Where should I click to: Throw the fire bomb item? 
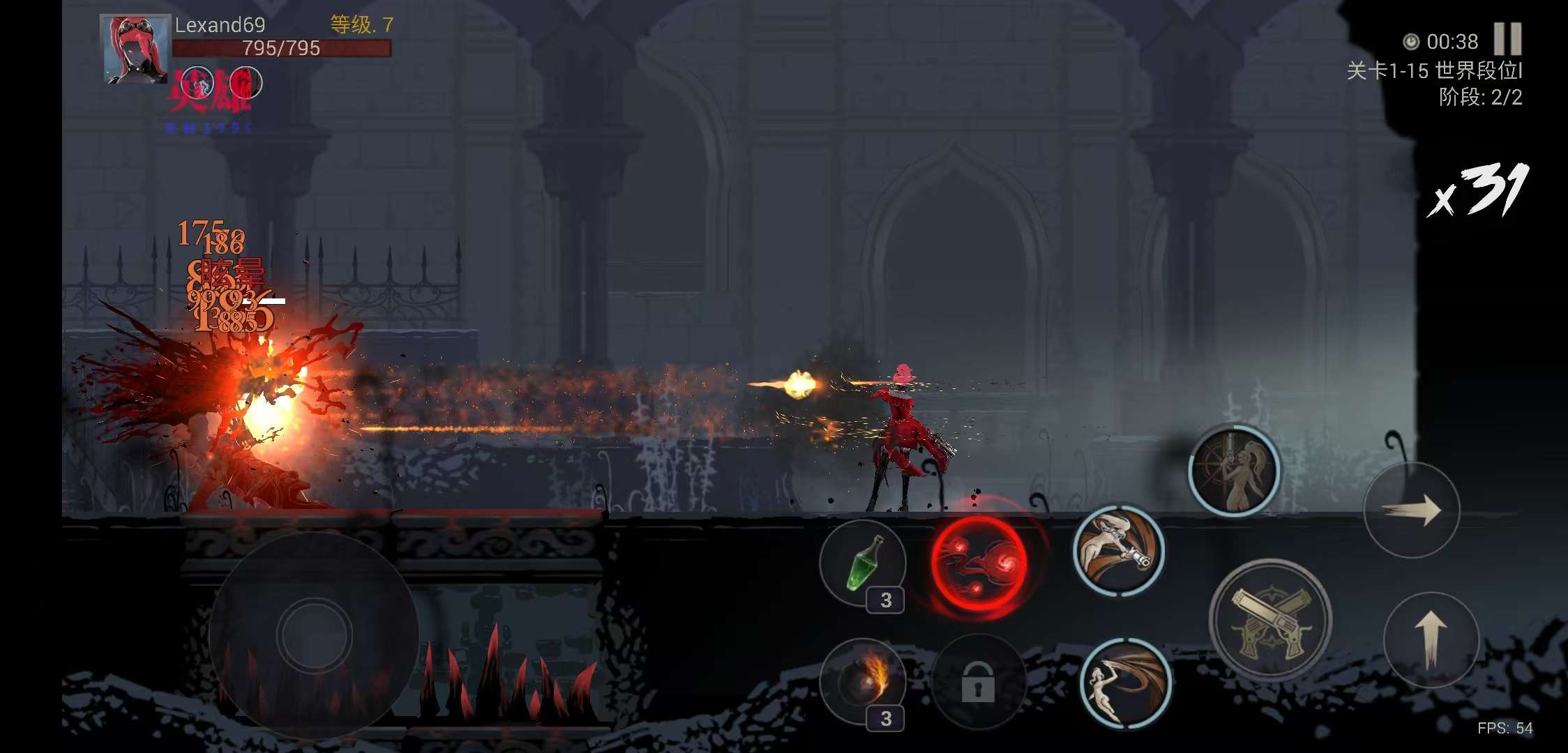pos(863,681)
